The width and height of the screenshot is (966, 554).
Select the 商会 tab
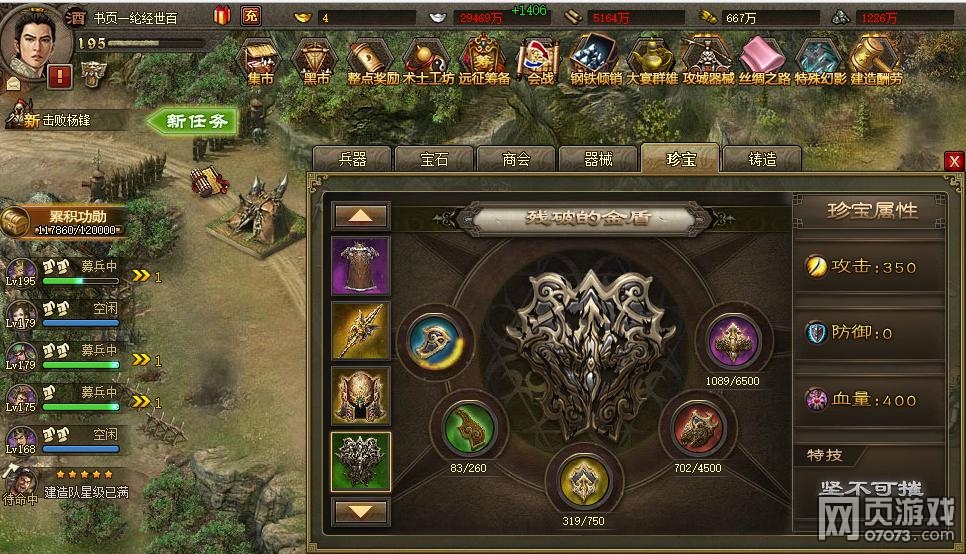(x=515, y=159)
